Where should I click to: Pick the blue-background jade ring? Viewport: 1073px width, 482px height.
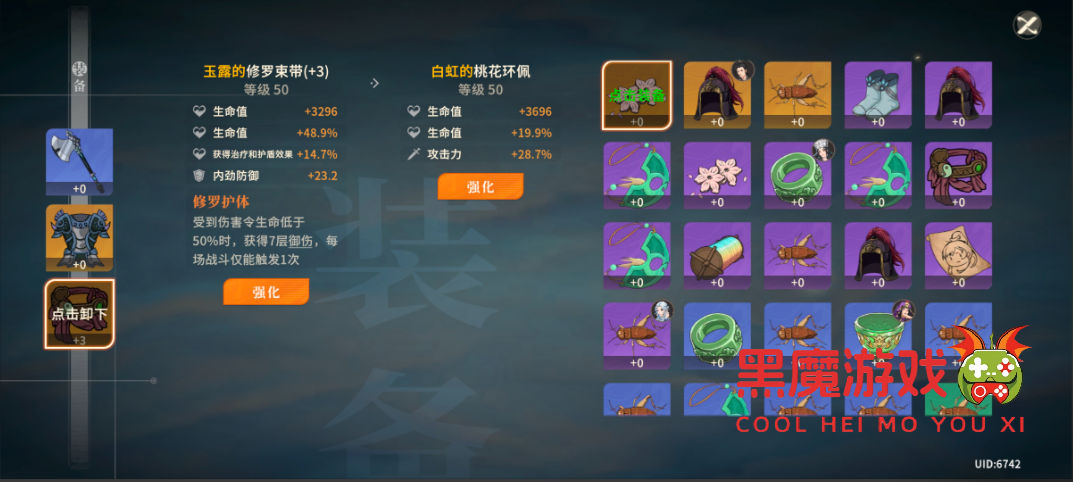pyautogui.click(x=717, y=335)
